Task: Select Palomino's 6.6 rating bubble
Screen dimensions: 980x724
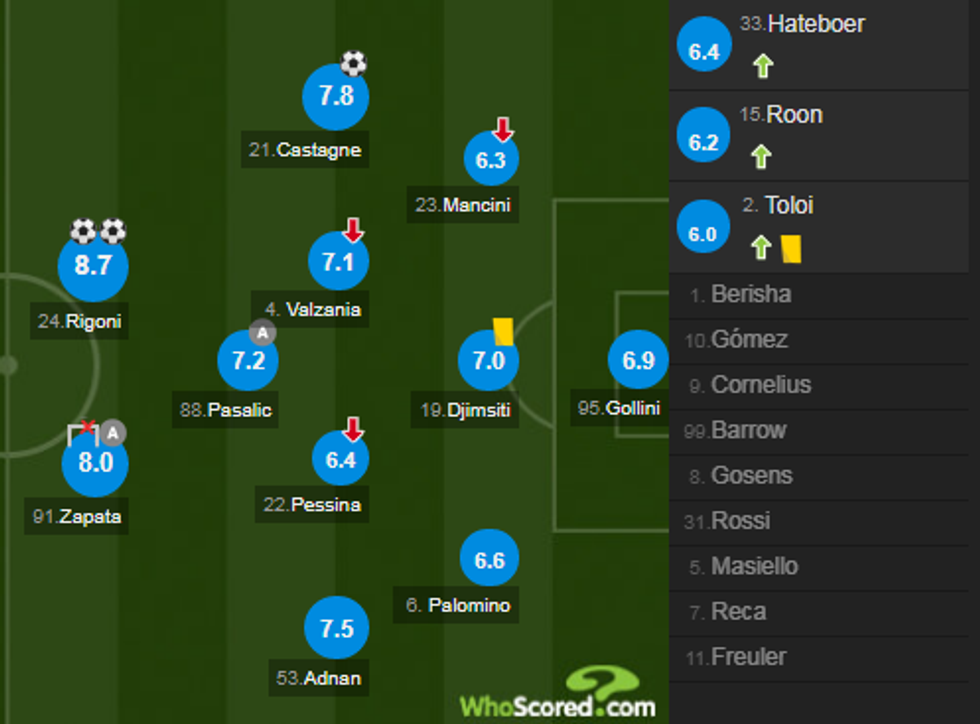Action: coord(489,560)
